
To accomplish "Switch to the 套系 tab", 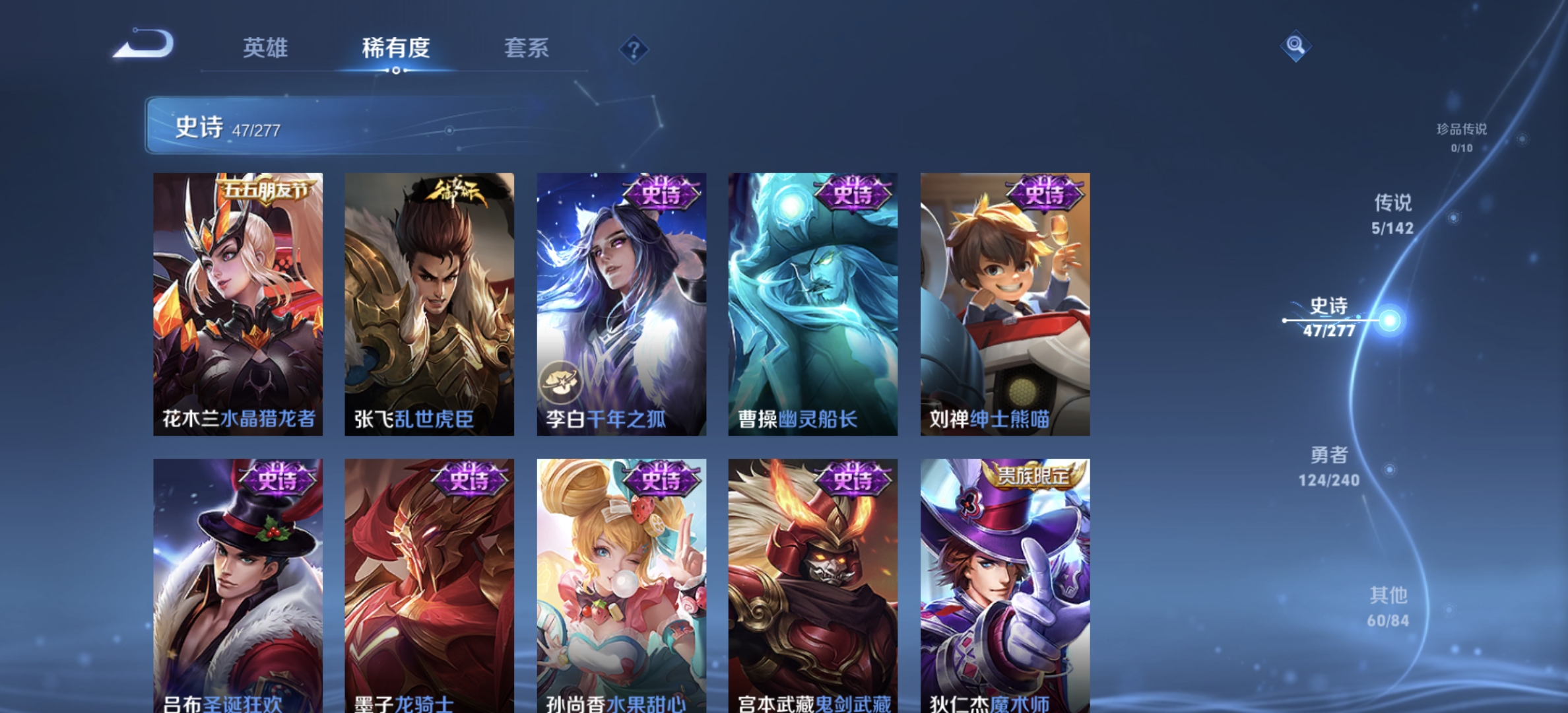I will point(528,49).
